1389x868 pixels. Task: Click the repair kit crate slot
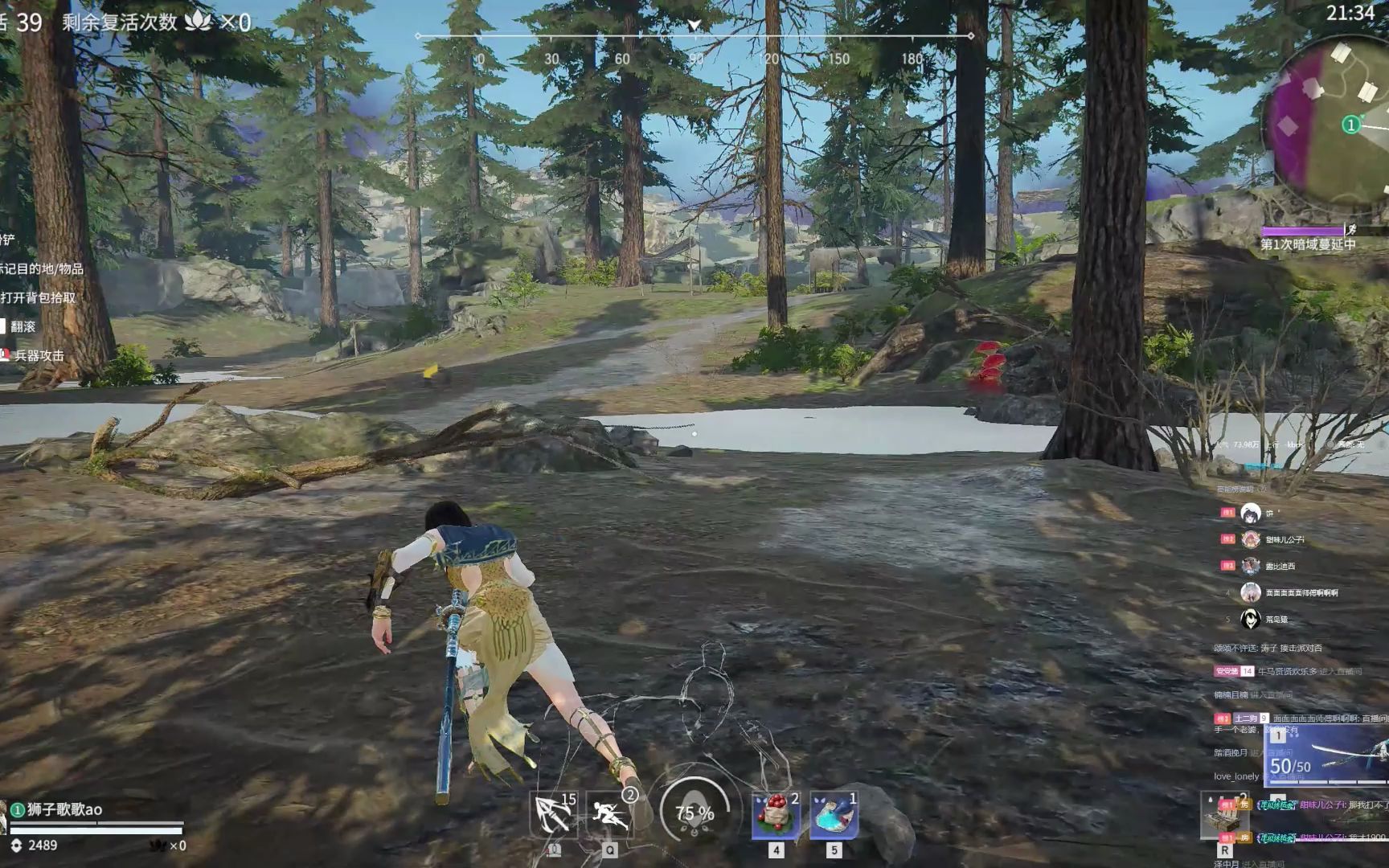pos(1223,816)
